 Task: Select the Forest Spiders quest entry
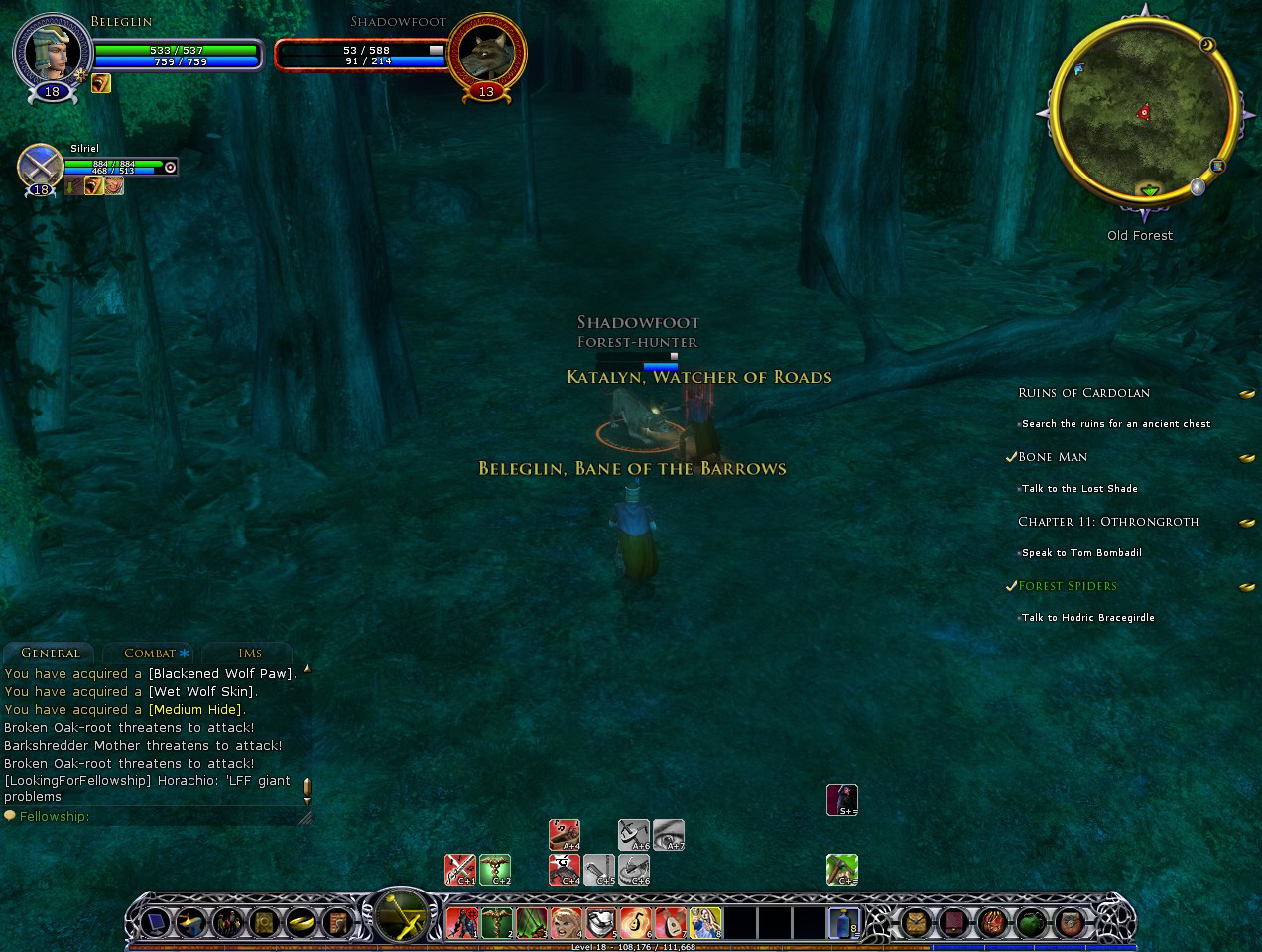(1068, 586)
